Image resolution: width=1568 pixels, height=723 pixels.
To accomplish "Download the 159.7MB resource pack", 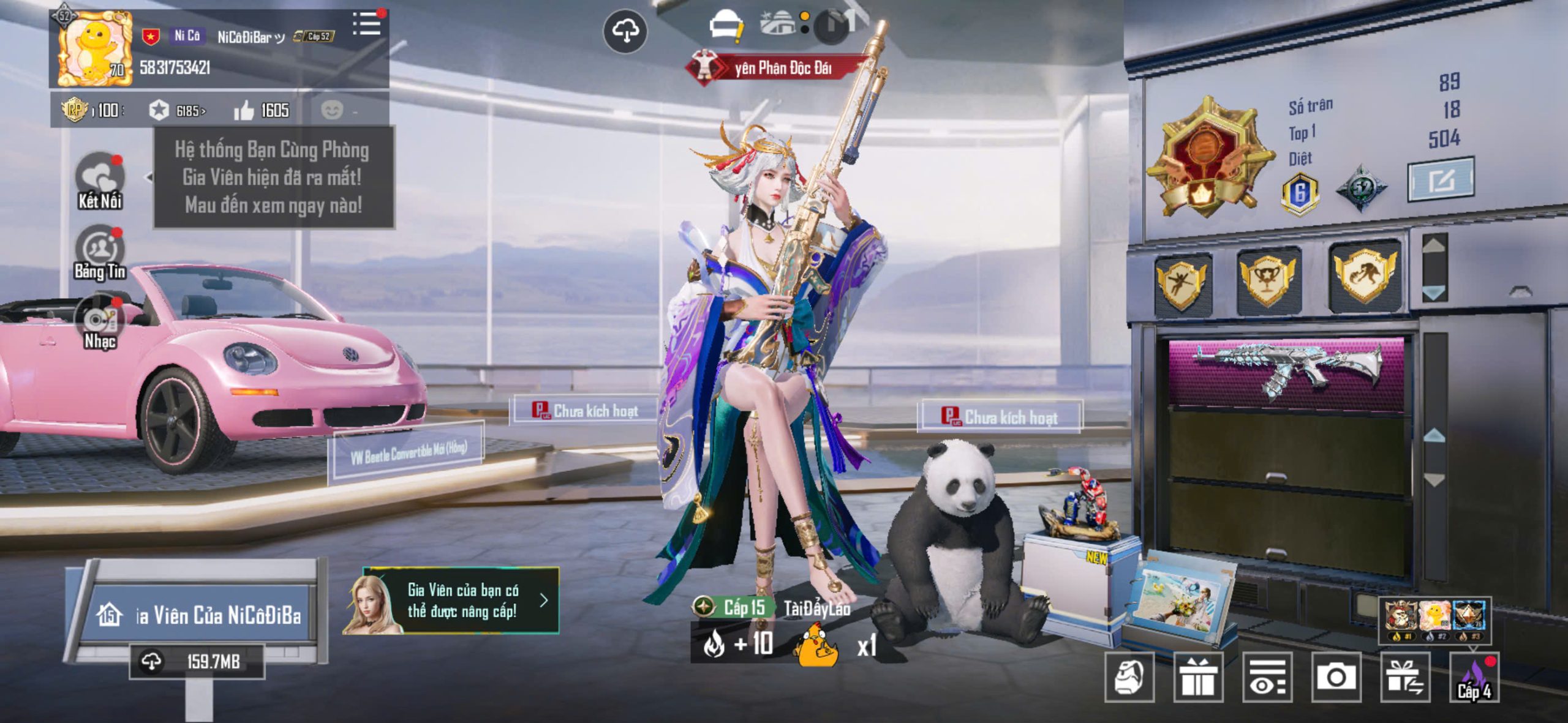I will [196, 661].
